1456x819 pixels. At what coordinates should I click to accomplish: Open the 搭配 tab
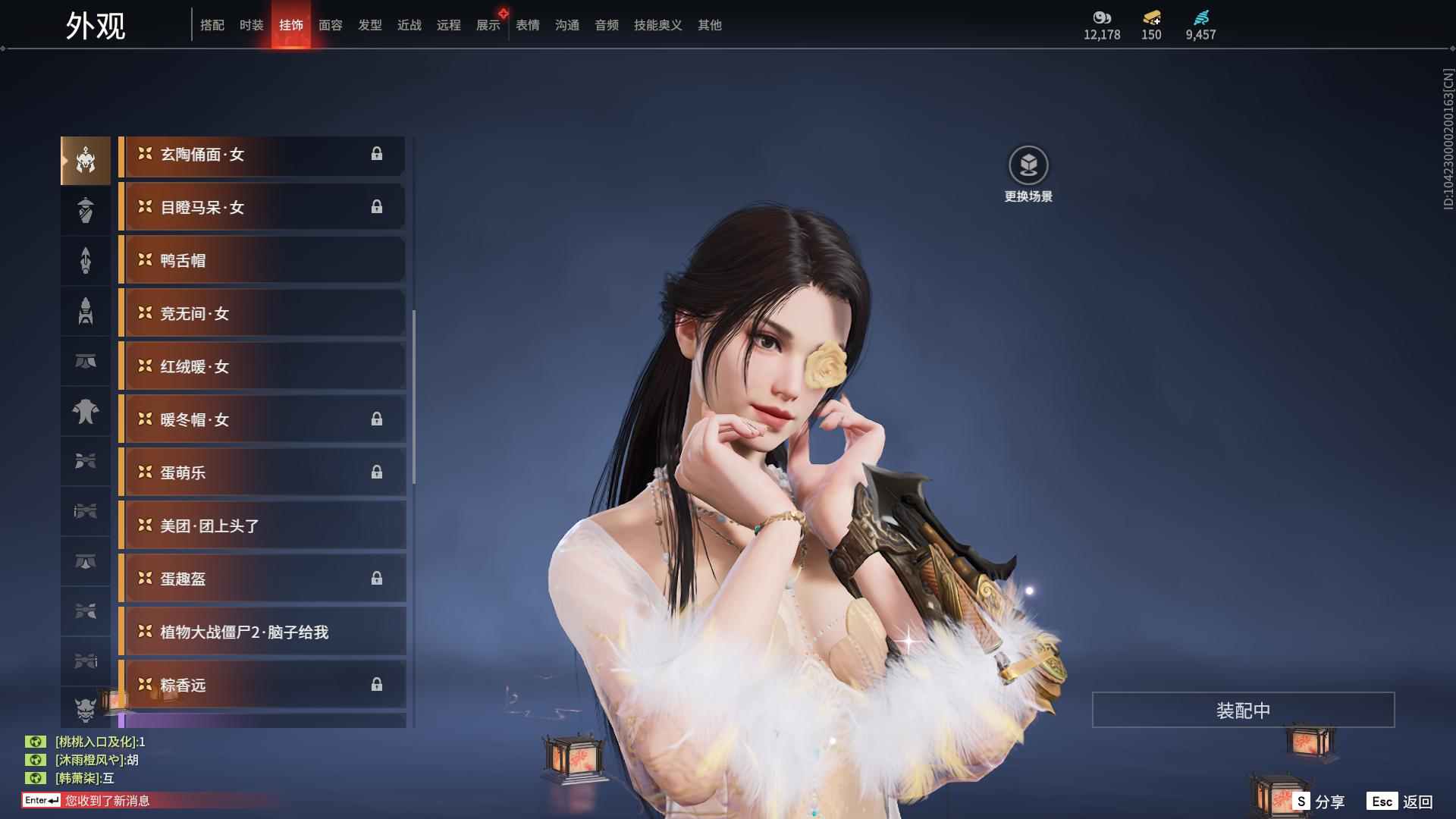[212, 25]
